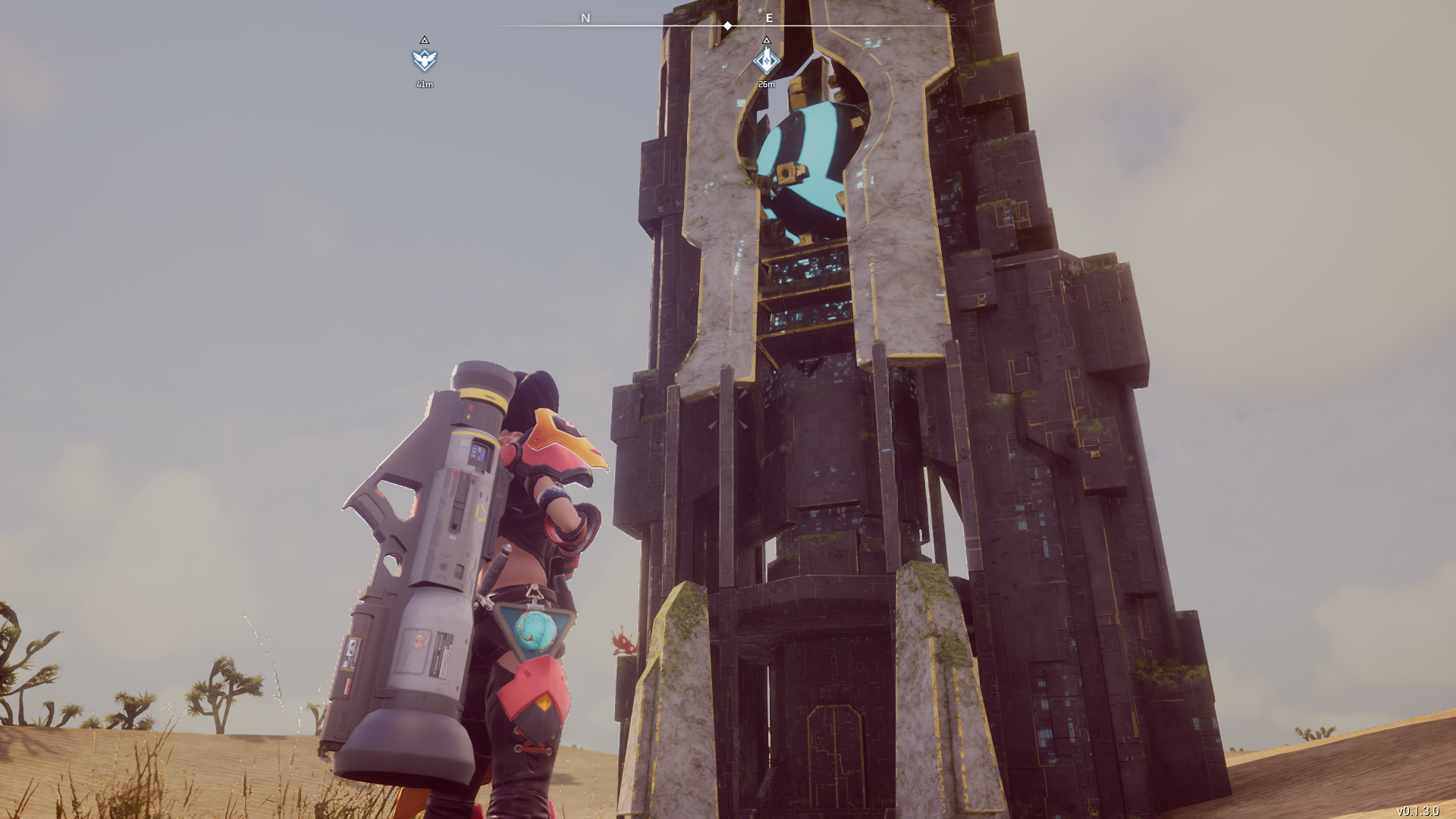The width and height of the screenshot is (1456, 819).
Task: Select the N marker on the compass
Action: 584,18
